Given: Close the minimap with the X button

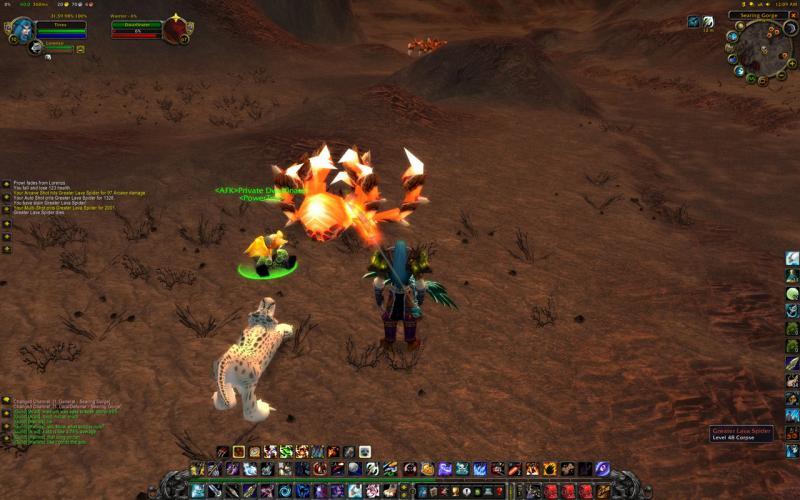Looking at the screenshot, I should 792,16.
